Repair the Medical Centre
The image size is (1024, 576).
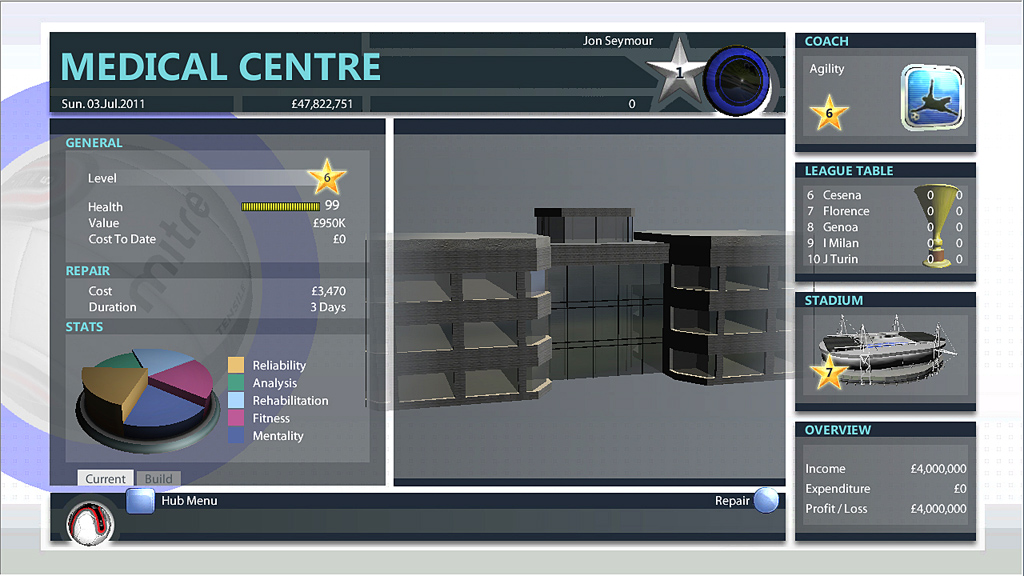[x=766, y=500]
